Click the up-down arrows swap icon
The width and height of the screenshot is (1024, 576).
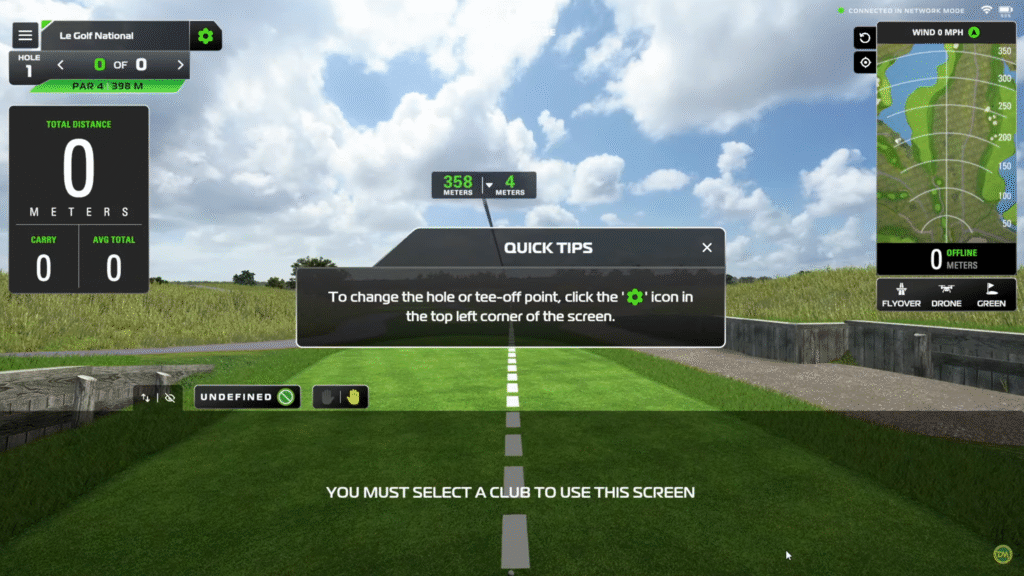coord(146,397)
